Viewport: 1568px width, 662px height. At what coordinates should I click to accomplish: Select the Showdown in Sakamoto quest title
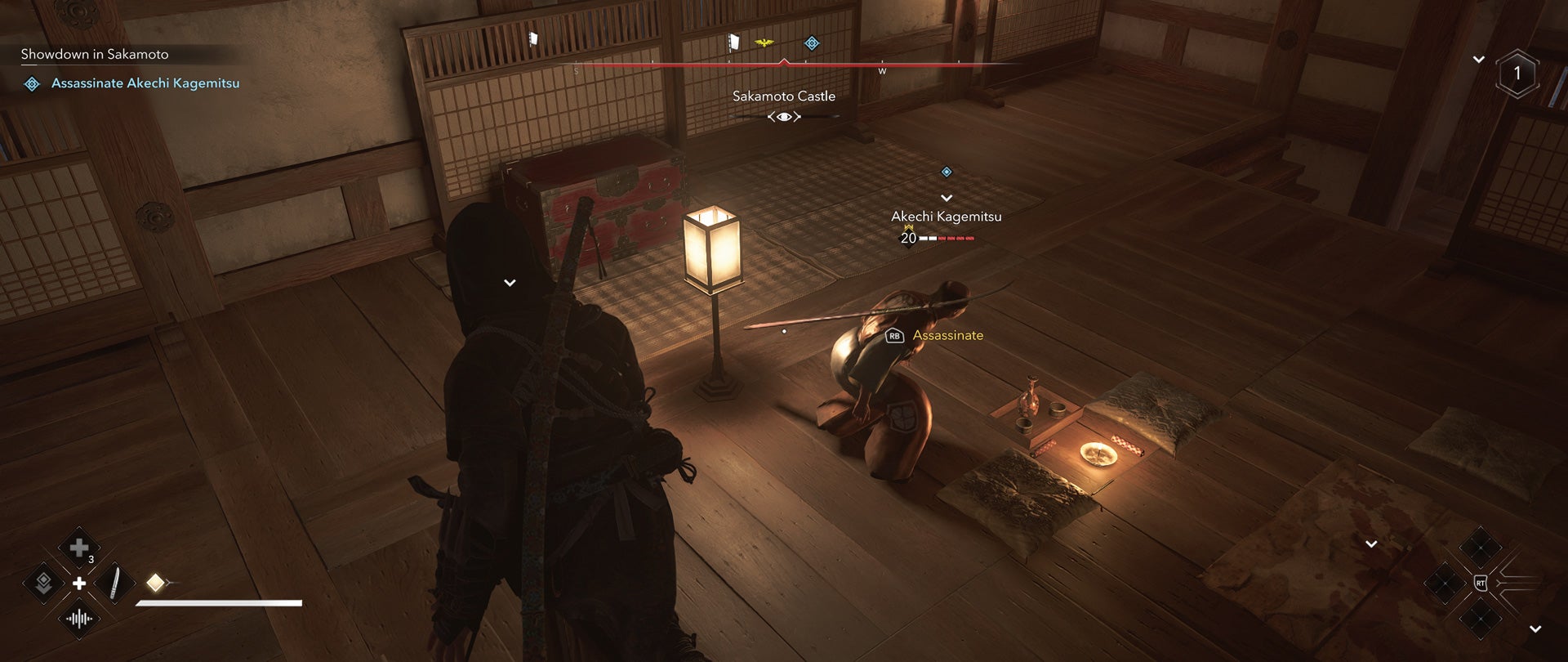(x=94, y=54)
